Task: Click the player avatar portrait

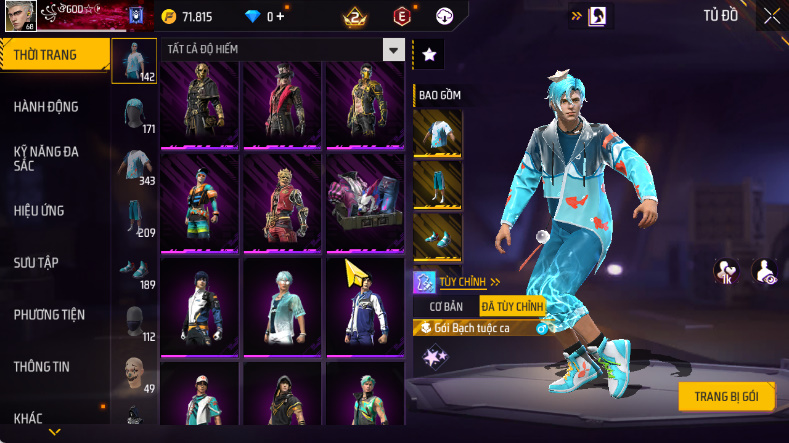Action: point(19,17)
